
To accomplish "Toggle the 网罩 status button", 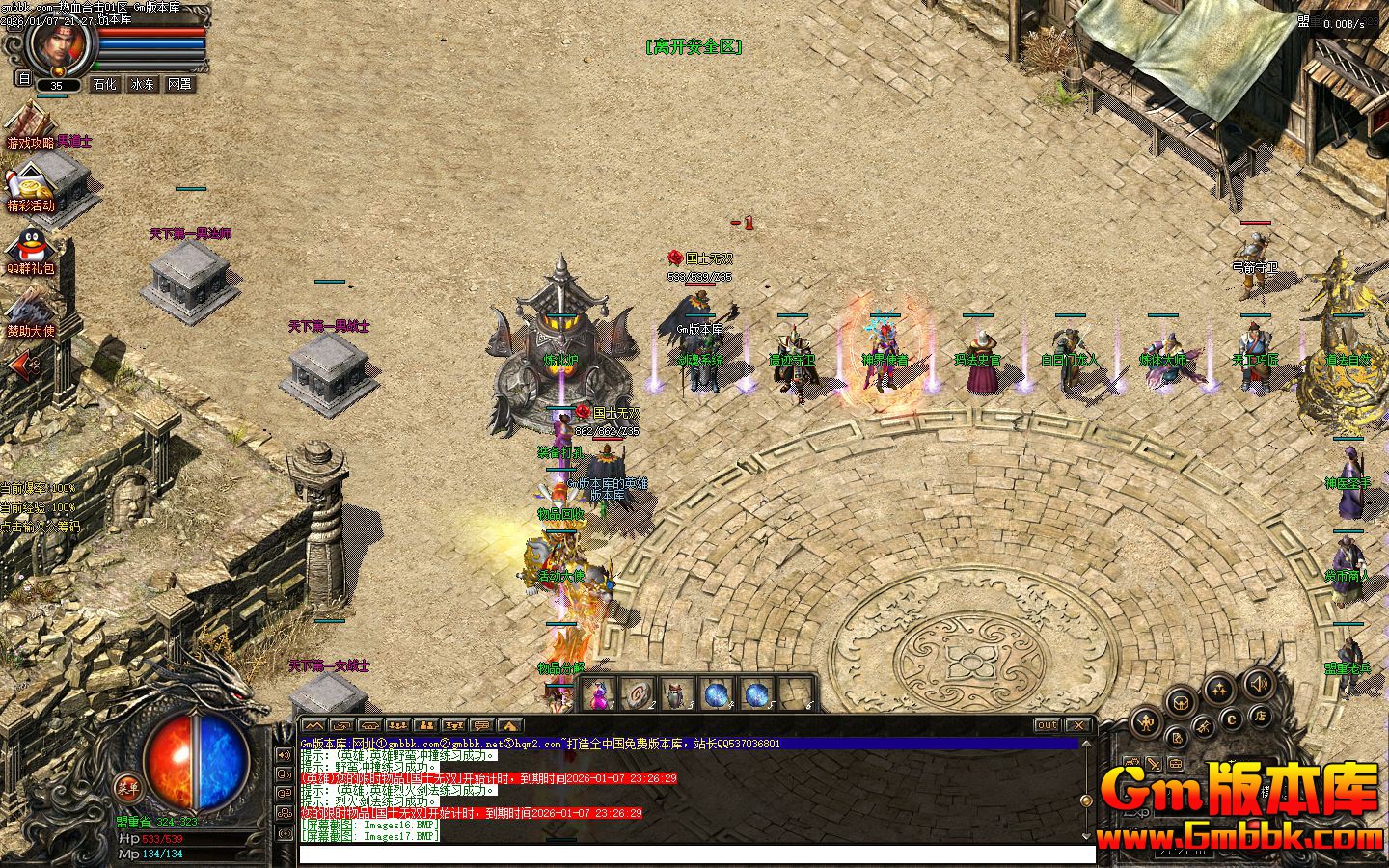I will coord(179,85).
